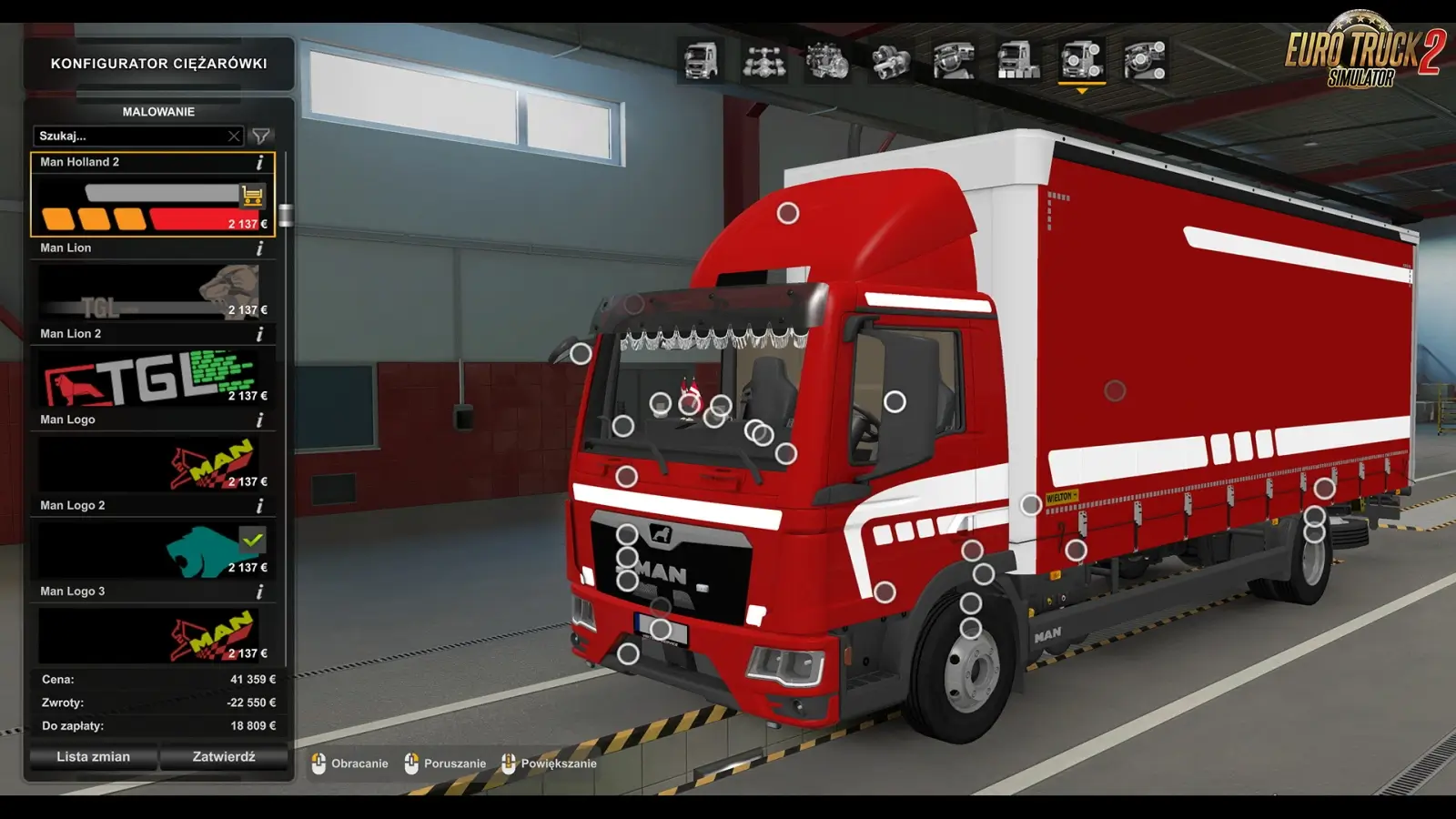Select the chassis and axles configuration icon

[767, 58]
